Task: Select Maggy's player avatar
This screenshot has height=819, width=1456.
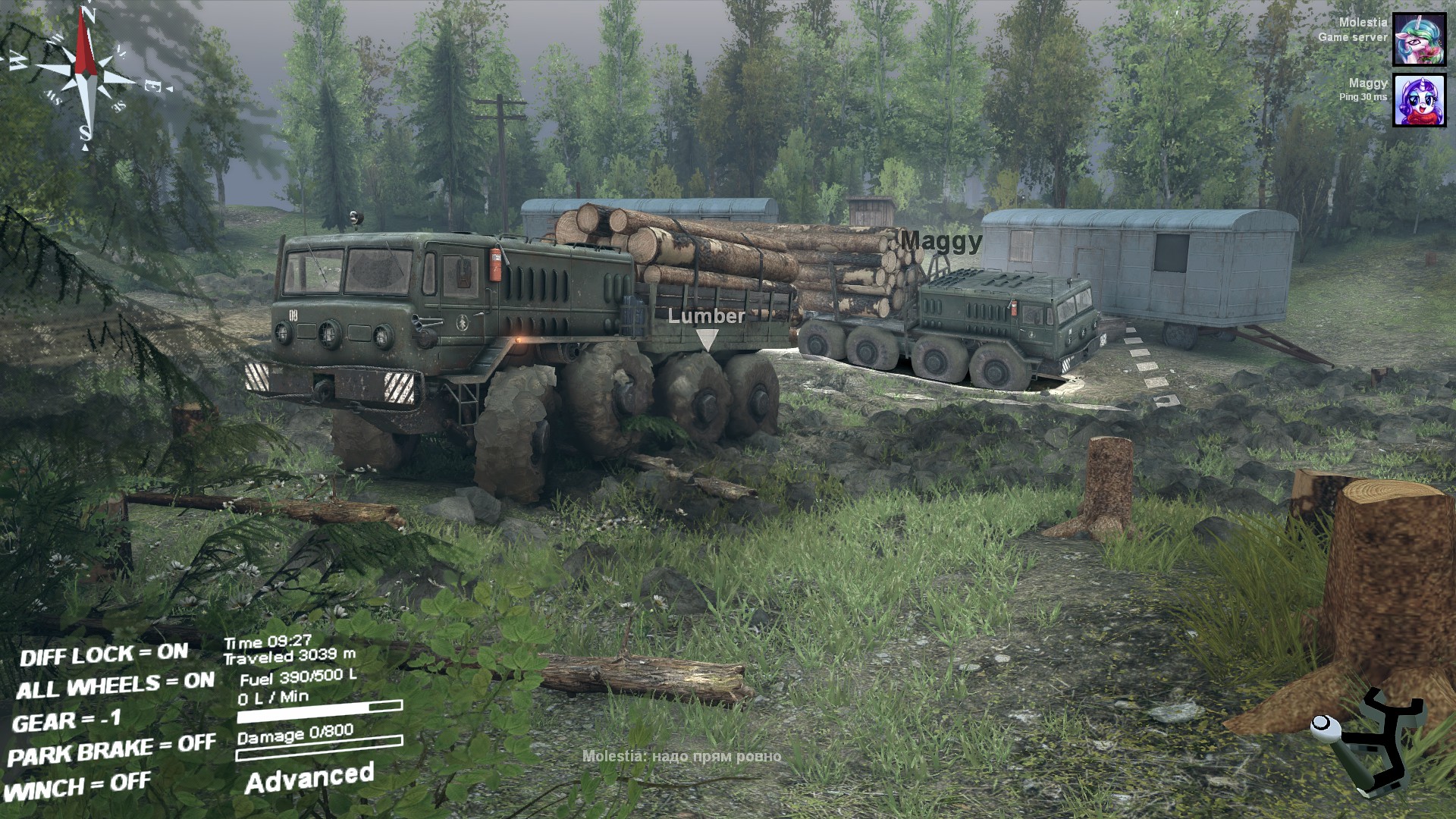Action: 1419,100
